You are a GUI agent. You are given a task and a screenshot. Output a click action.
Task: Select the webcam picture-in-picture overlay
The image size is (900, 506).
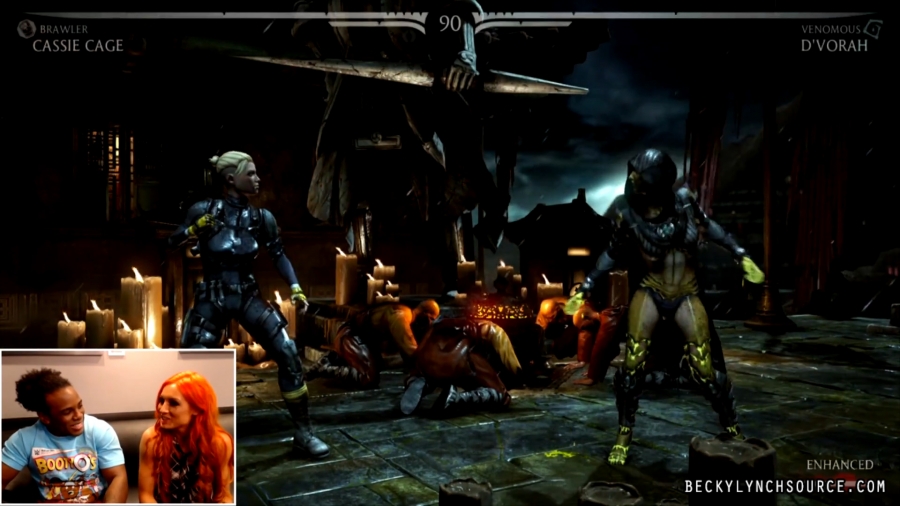point(118,426)
